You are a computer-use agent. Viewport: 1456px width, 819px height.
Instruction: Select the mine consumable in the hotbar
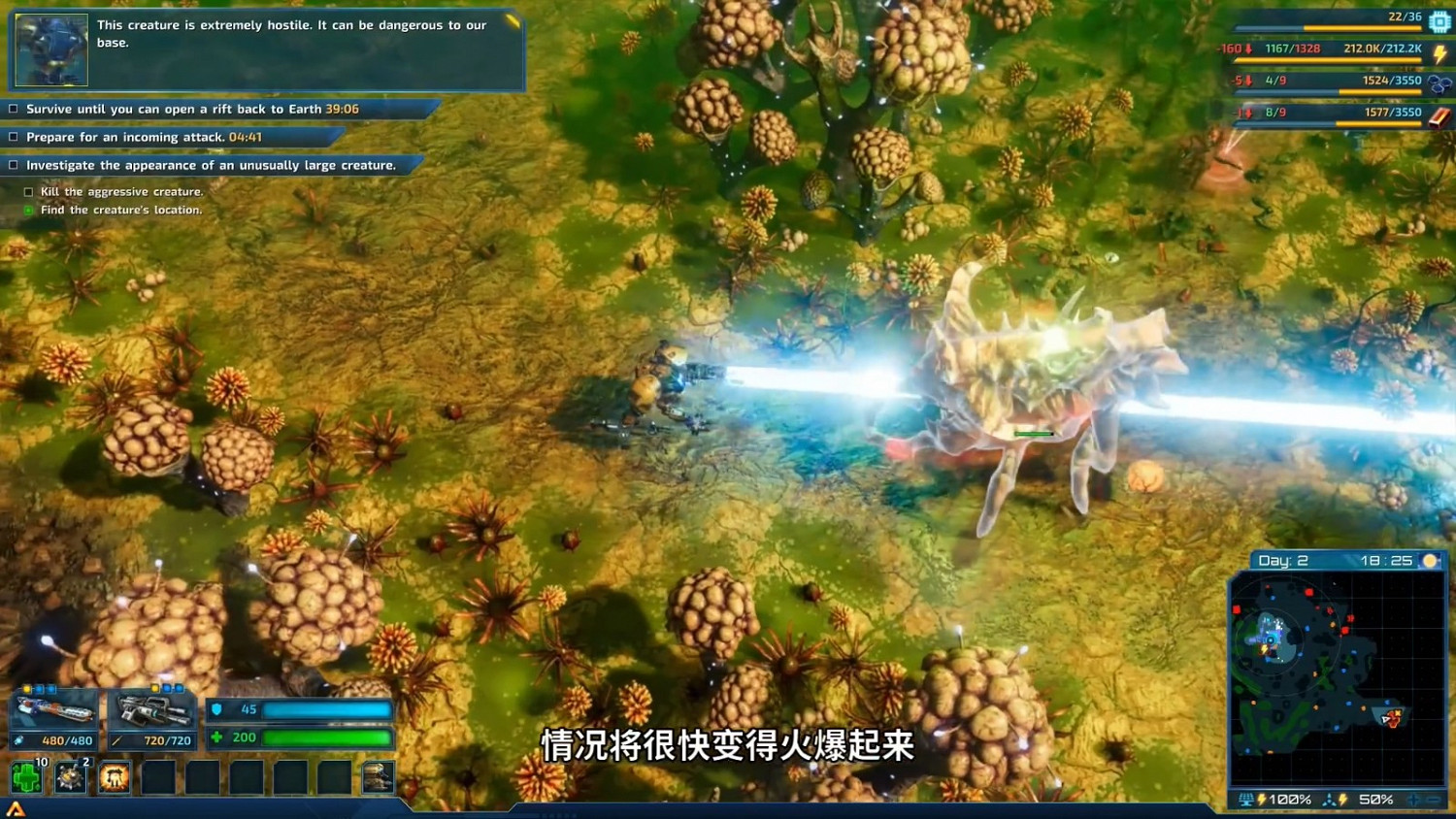70,777
